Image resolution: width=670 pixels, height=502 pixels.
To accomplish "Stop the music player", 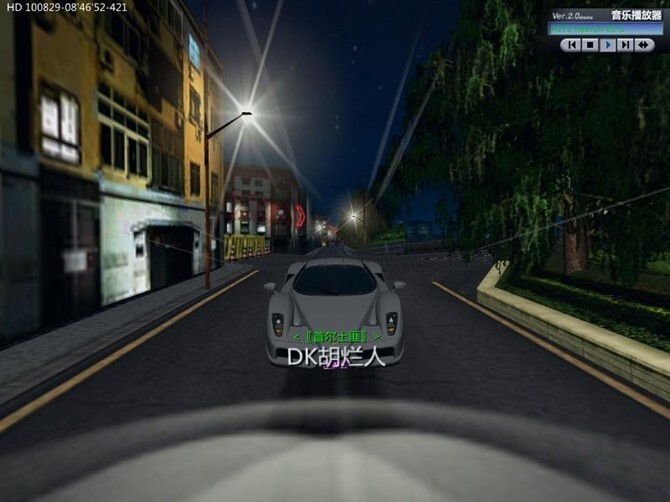I will click(x=589, y=45).
